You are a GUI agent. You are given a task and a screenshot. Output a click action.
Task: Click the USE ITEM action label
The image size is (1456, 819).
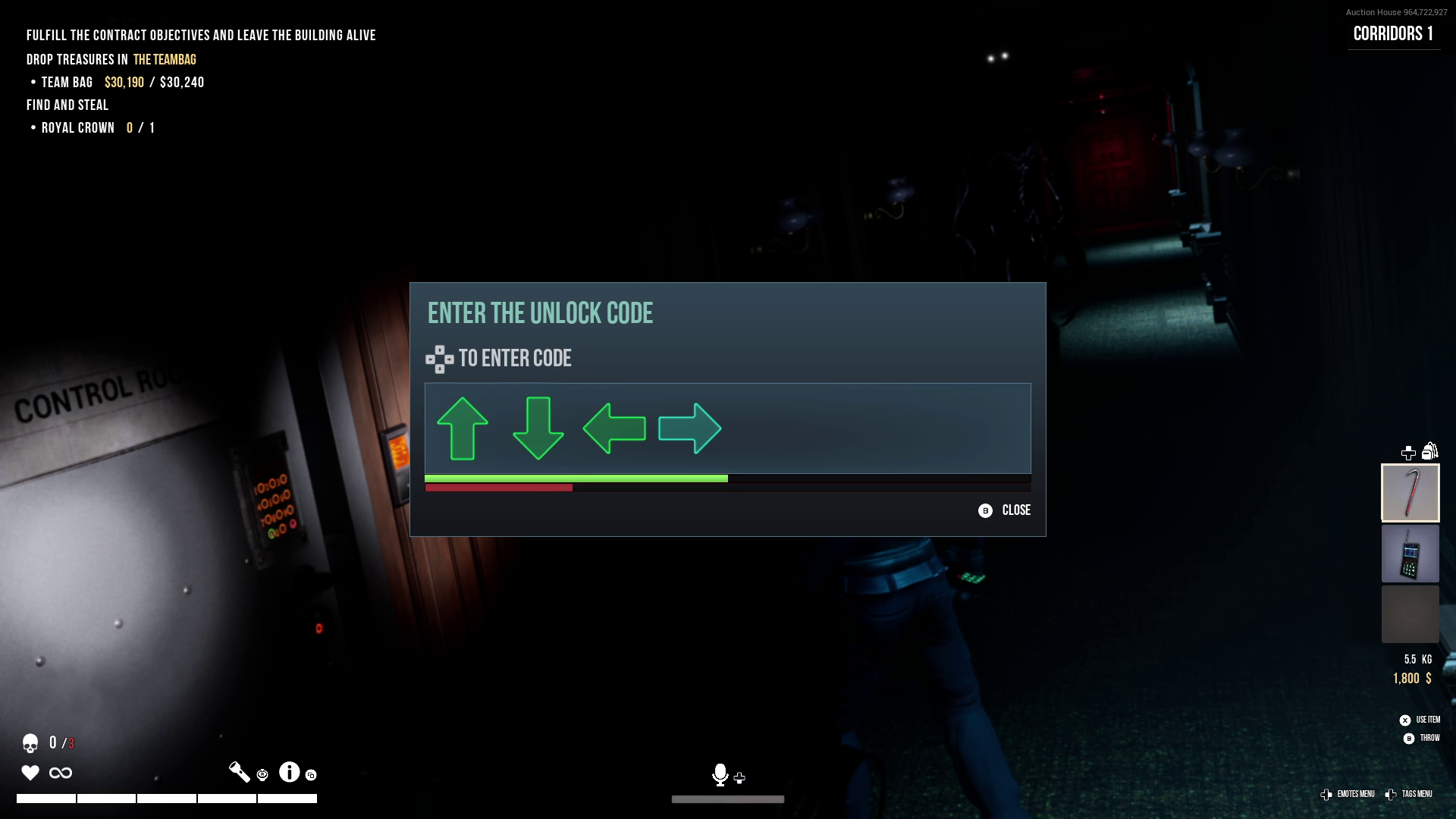1427,720
